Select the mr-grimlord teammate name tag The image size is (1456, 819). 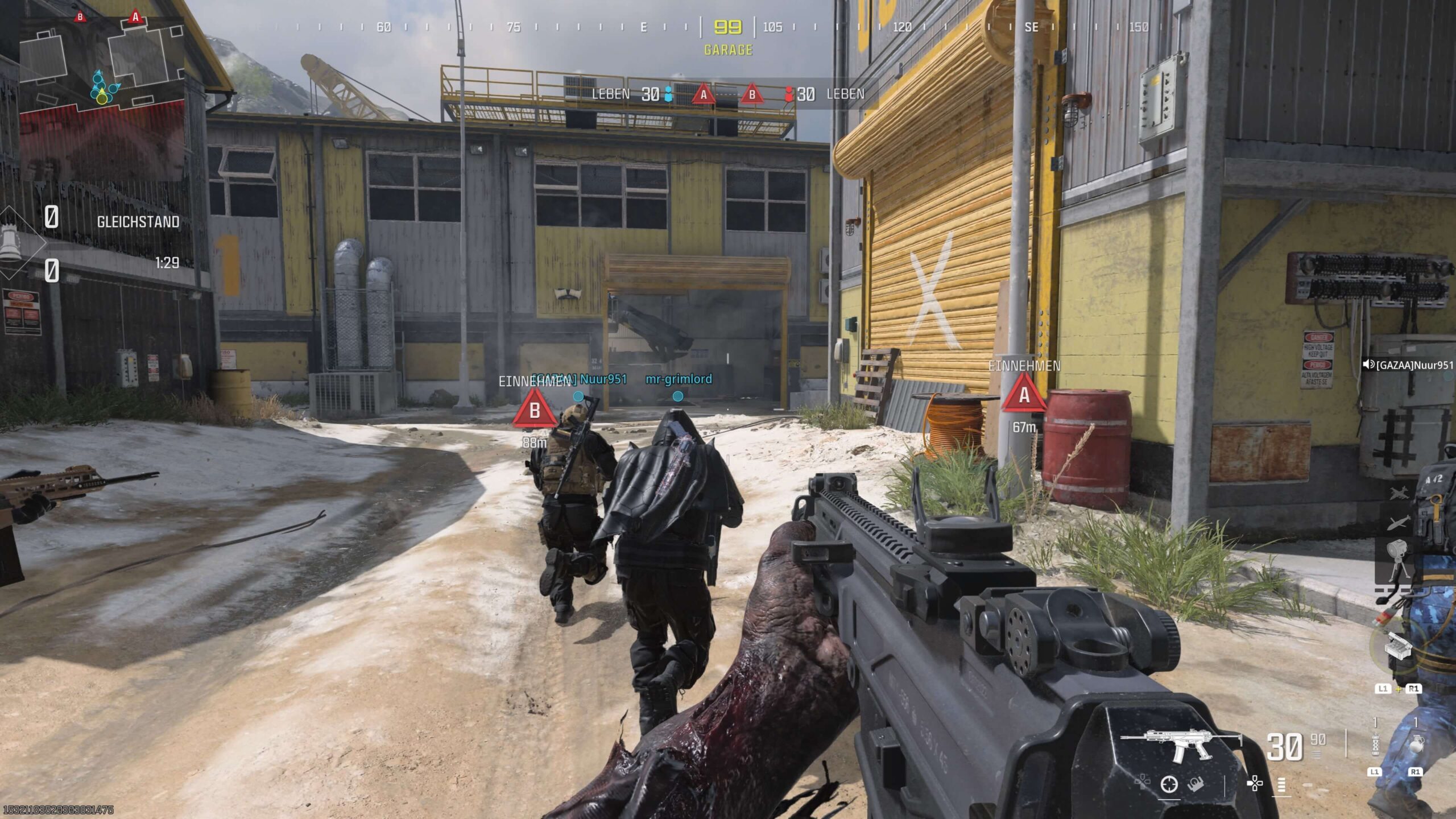(x=679, y=379)
